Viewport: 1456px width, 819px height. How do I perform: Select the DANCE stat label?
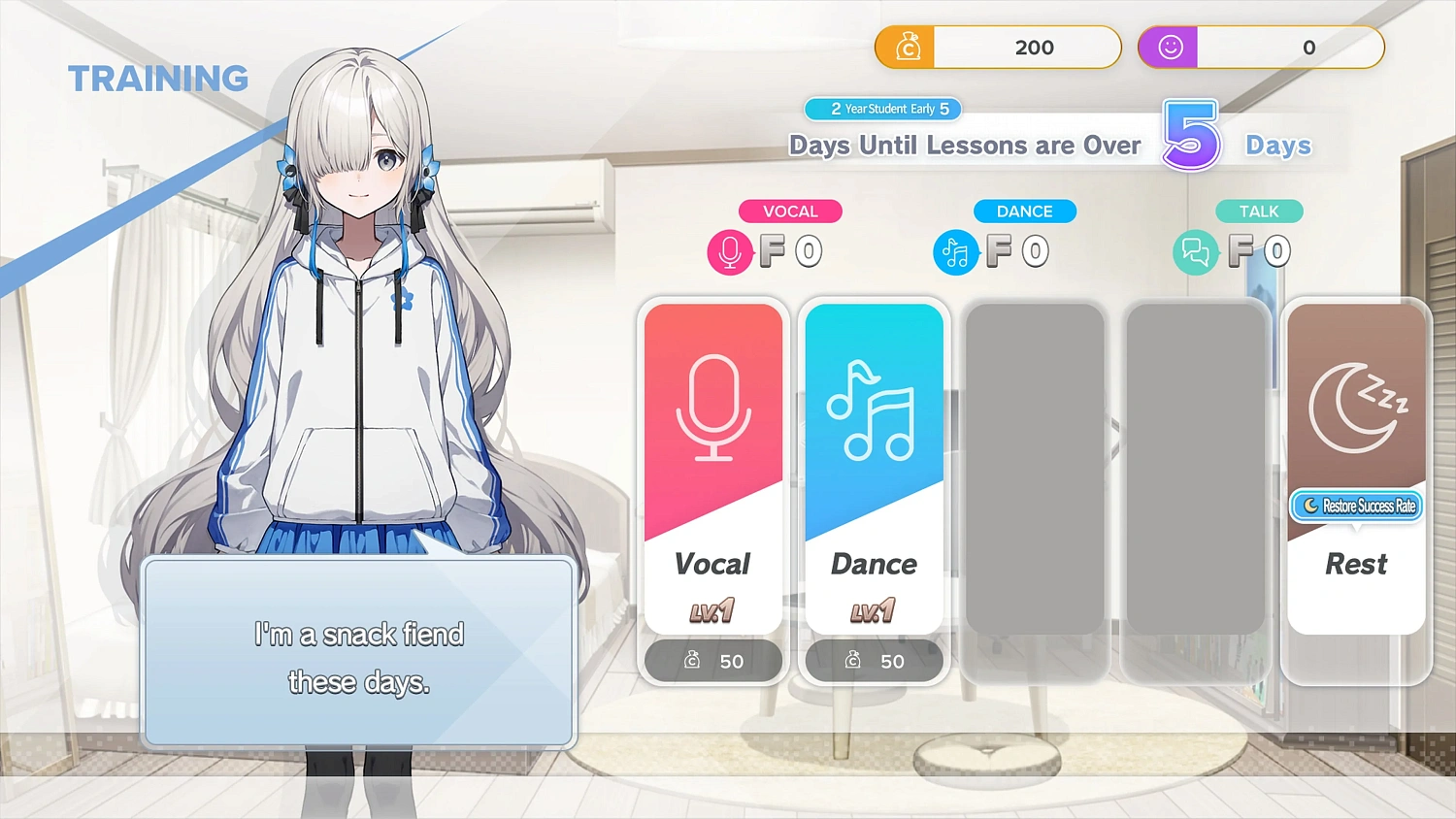[1025, 211]
